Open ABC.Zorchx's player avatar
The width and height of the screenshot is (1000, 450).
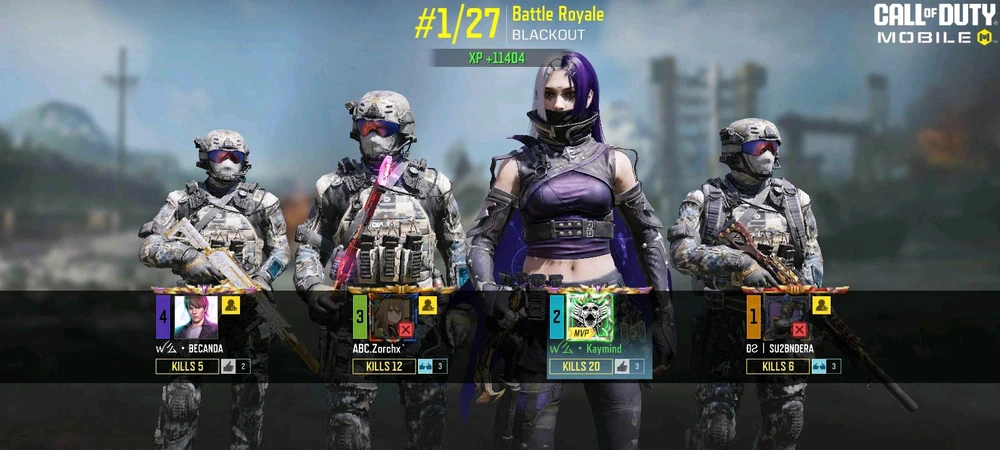coord(392,318)
